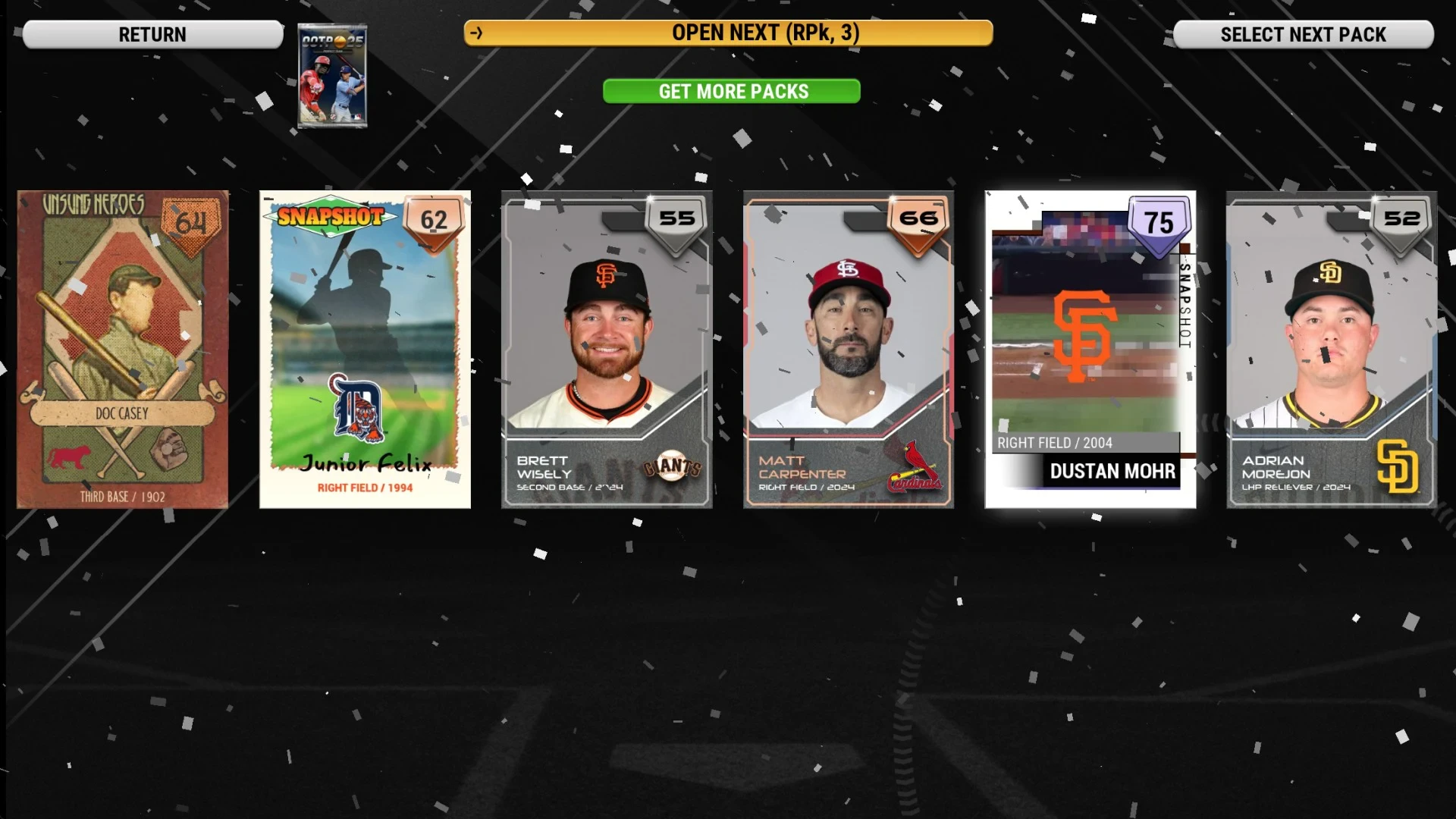This screenshot has height=819, width=1456.
Task: Select the pack thumbnail beside the RETURN button
Action: coord(332,76)
